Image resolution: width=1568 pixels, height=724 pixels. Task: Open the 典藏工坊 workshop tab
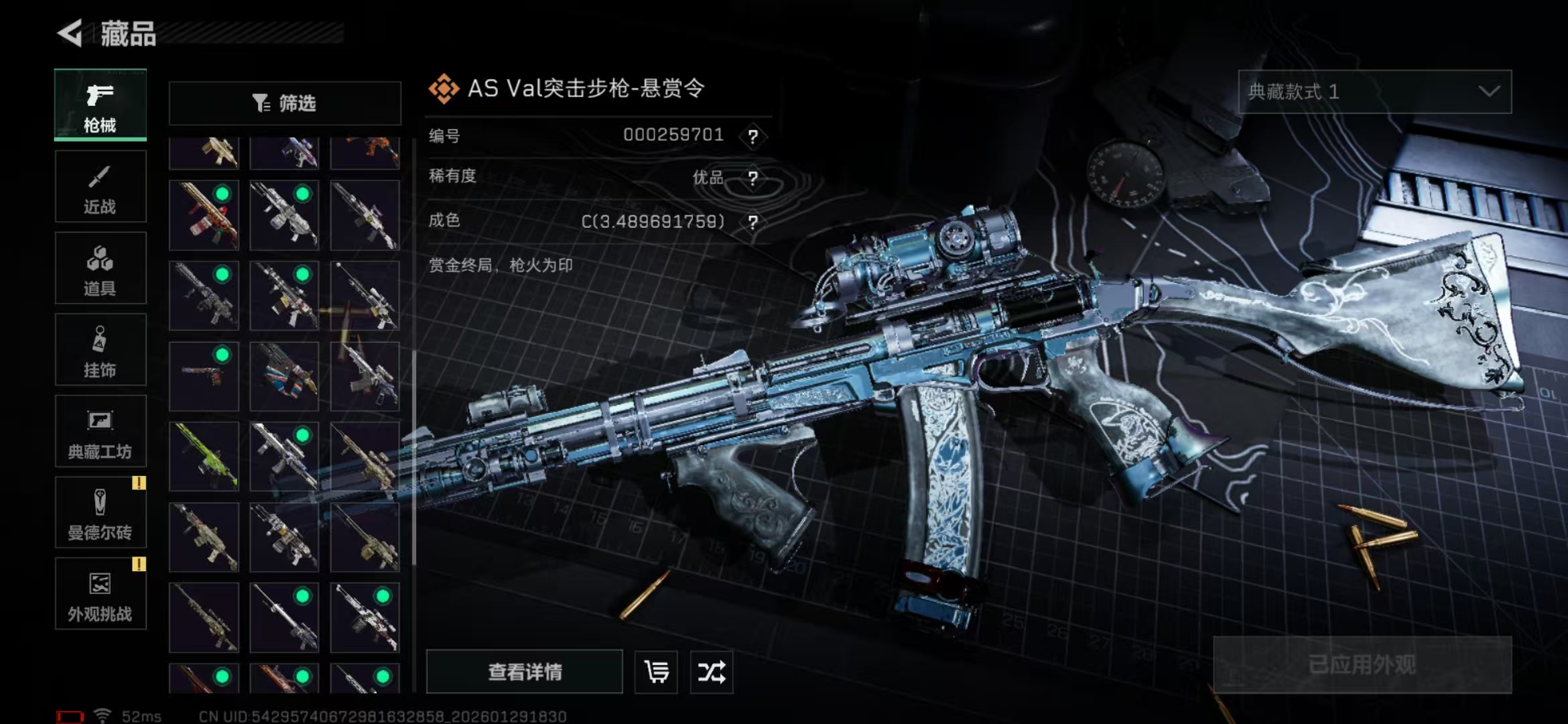click(x=100, y=431)
